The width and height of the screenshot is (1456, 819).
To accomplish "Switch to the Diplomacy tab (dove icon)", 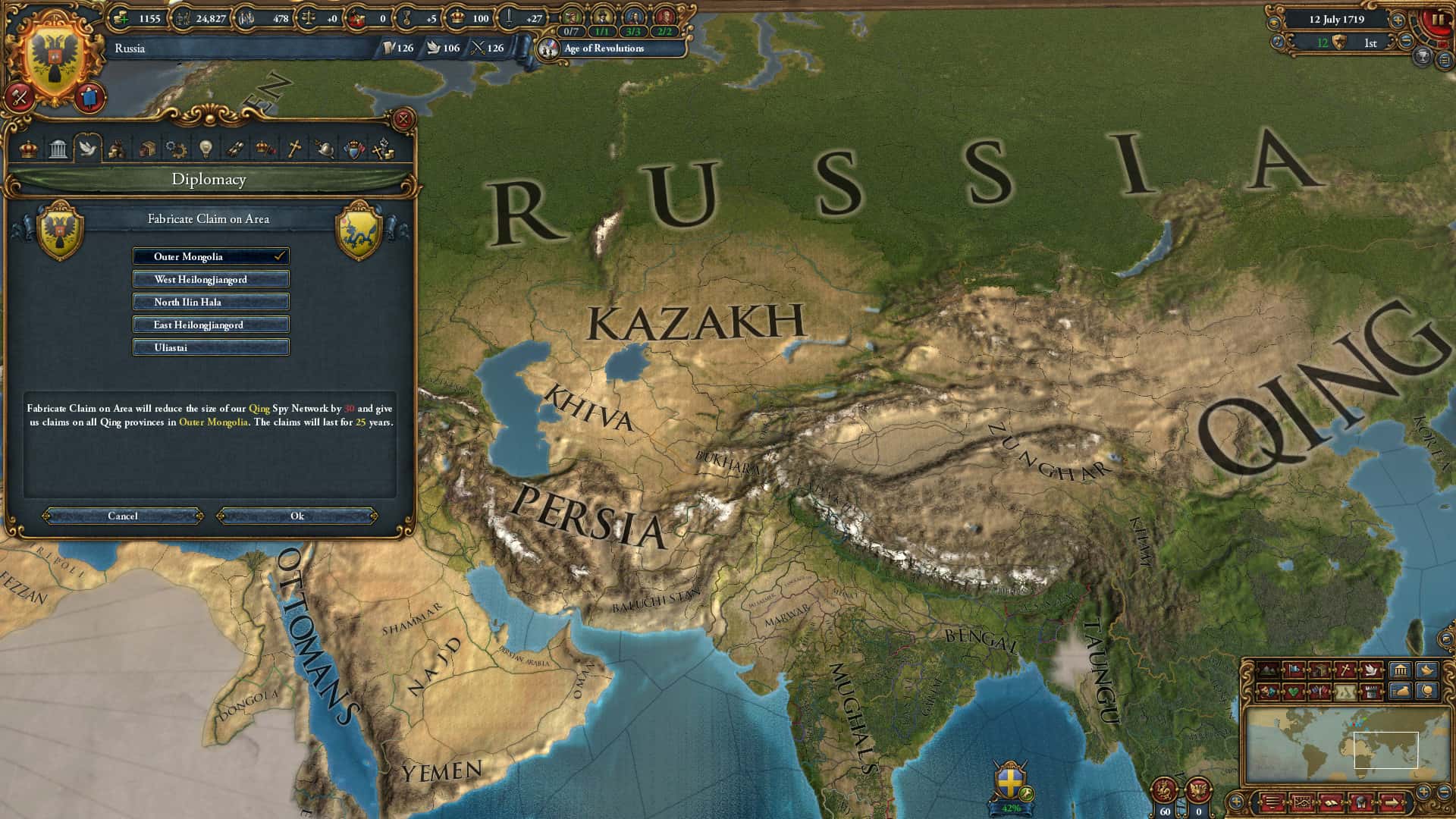I will click(89, 149).
